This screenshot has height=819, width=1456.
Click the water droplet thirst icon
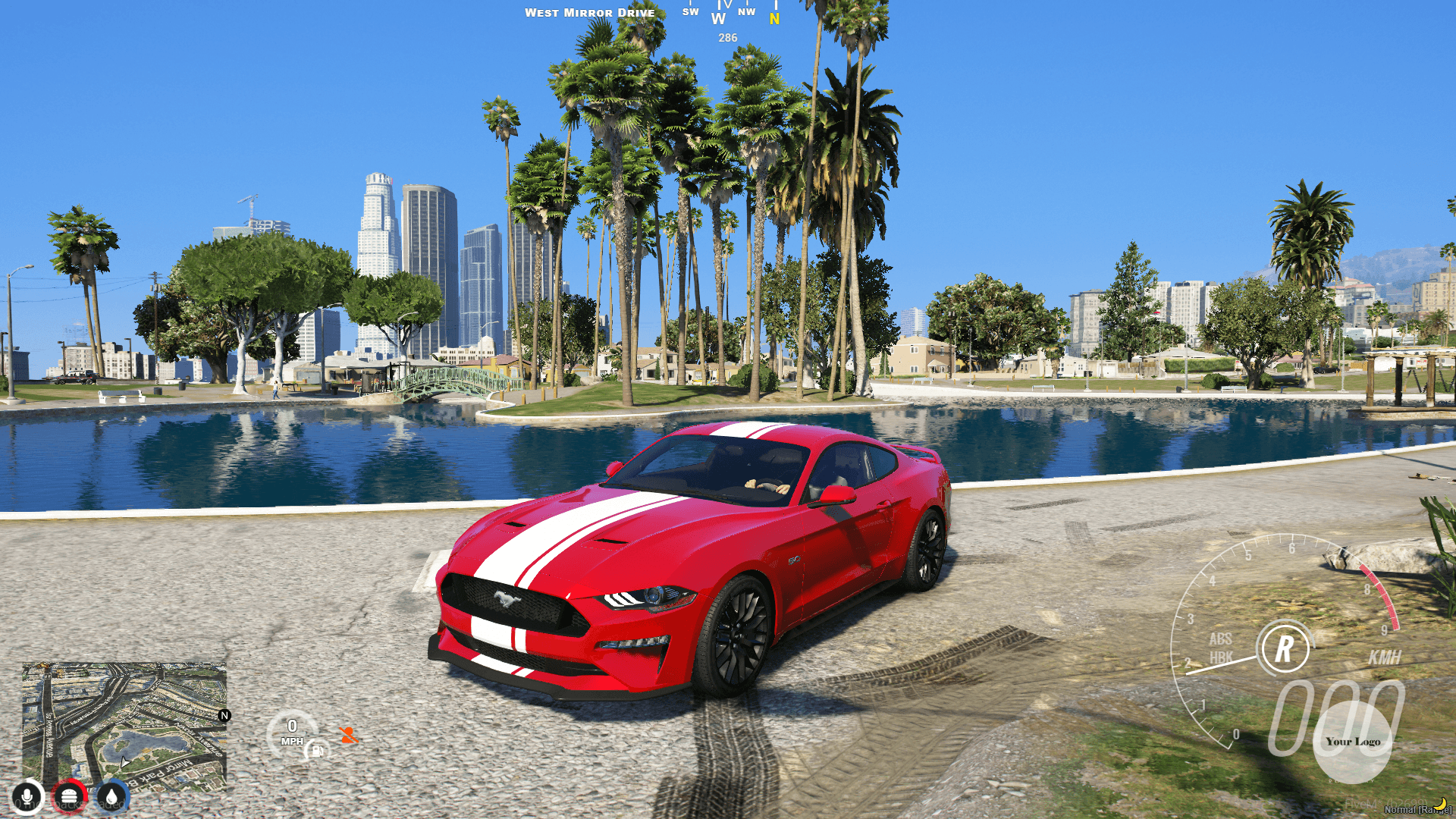[x=111, y=796]
